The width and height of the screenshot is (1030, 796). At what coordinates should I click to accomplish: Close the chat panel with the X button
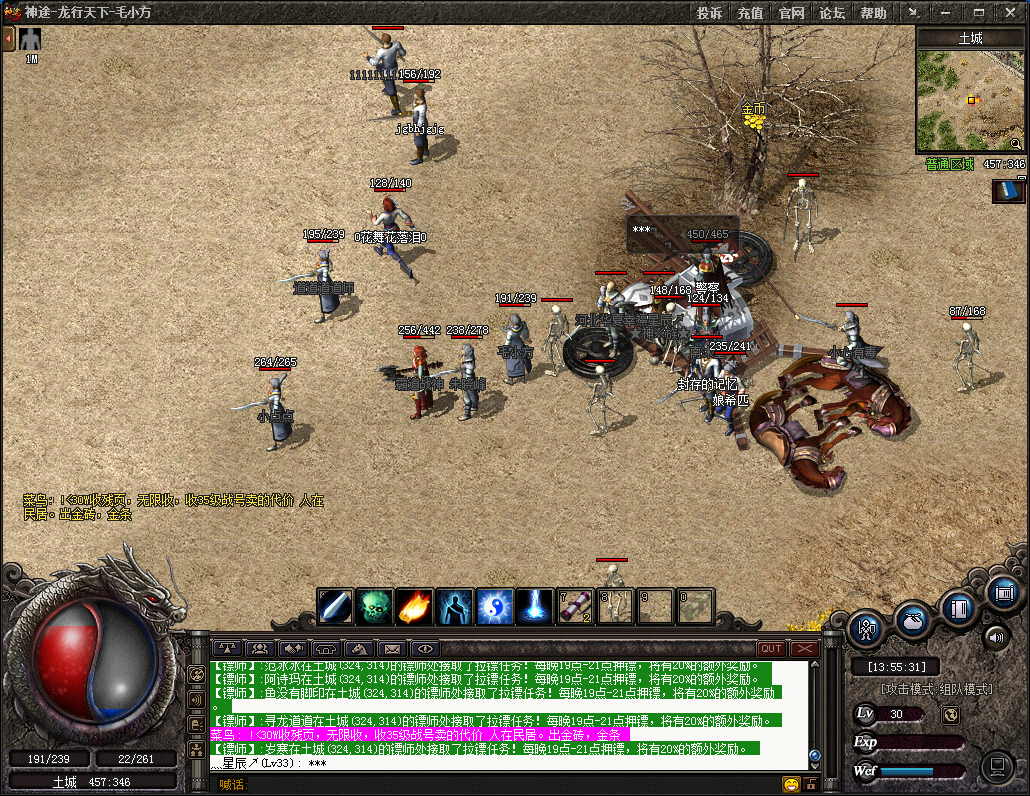804,648
